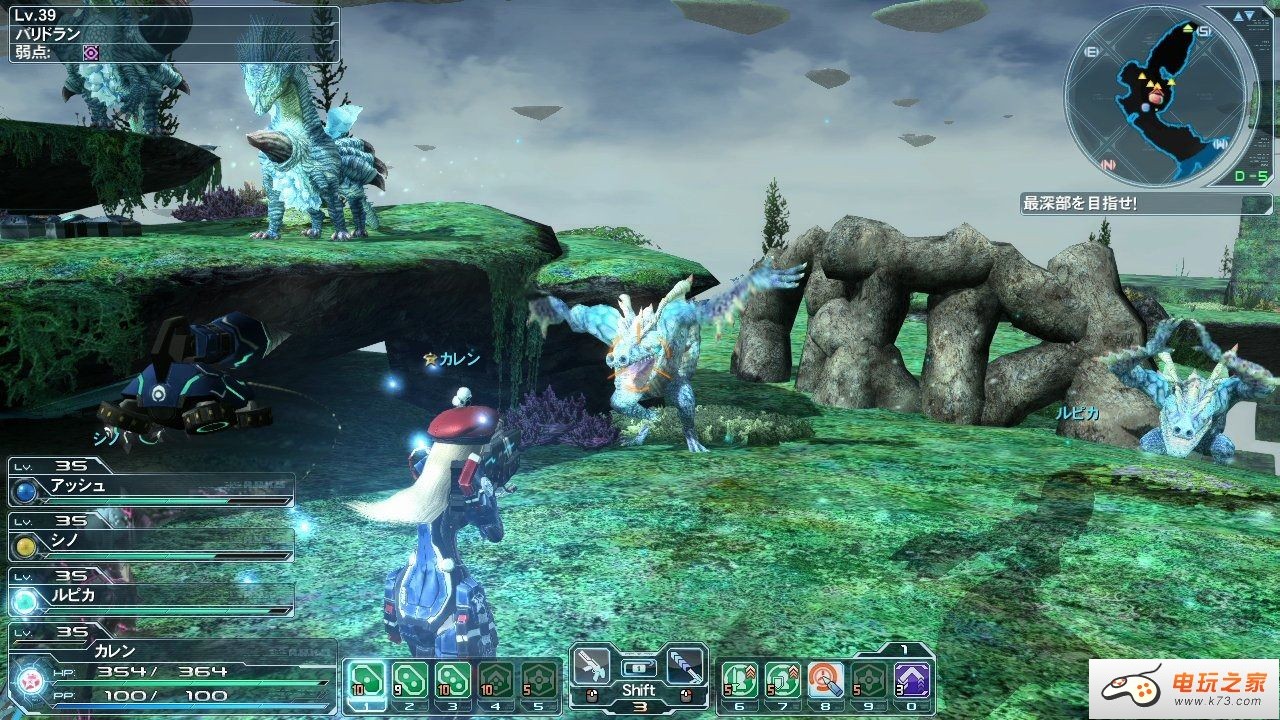1280x720 pixels.
Task: Use the purple arrow skill in slot 0
Action: [x=911, y=681]
